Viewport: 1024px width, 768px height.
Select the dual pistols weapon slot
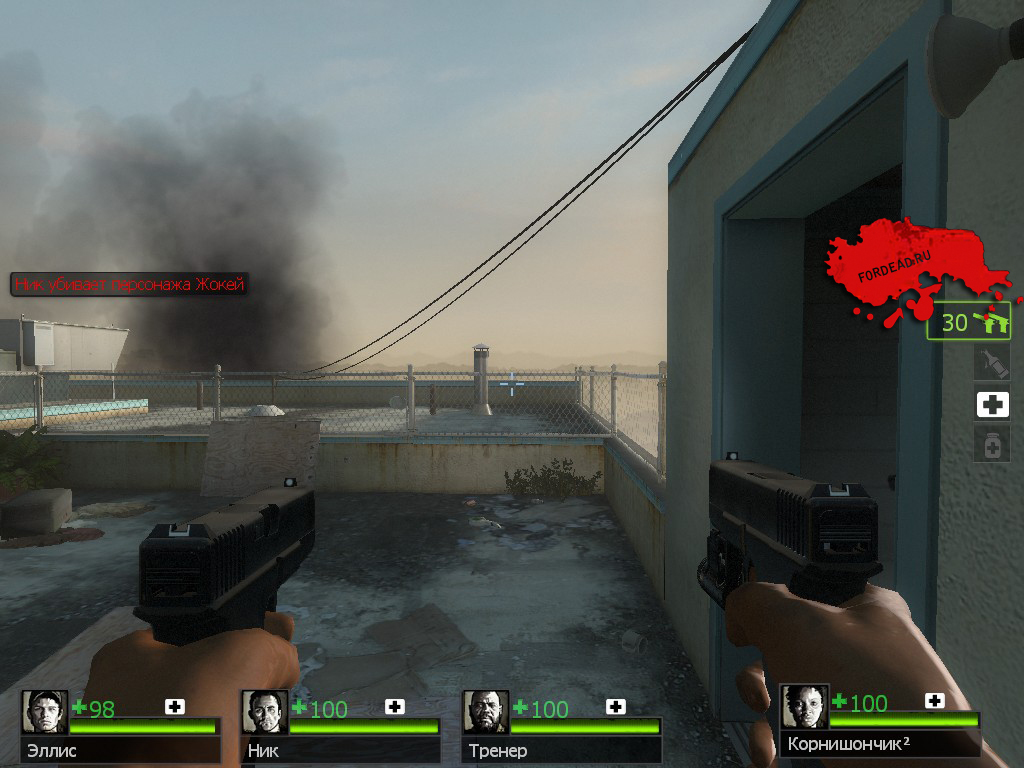click(x=969, y=322)
